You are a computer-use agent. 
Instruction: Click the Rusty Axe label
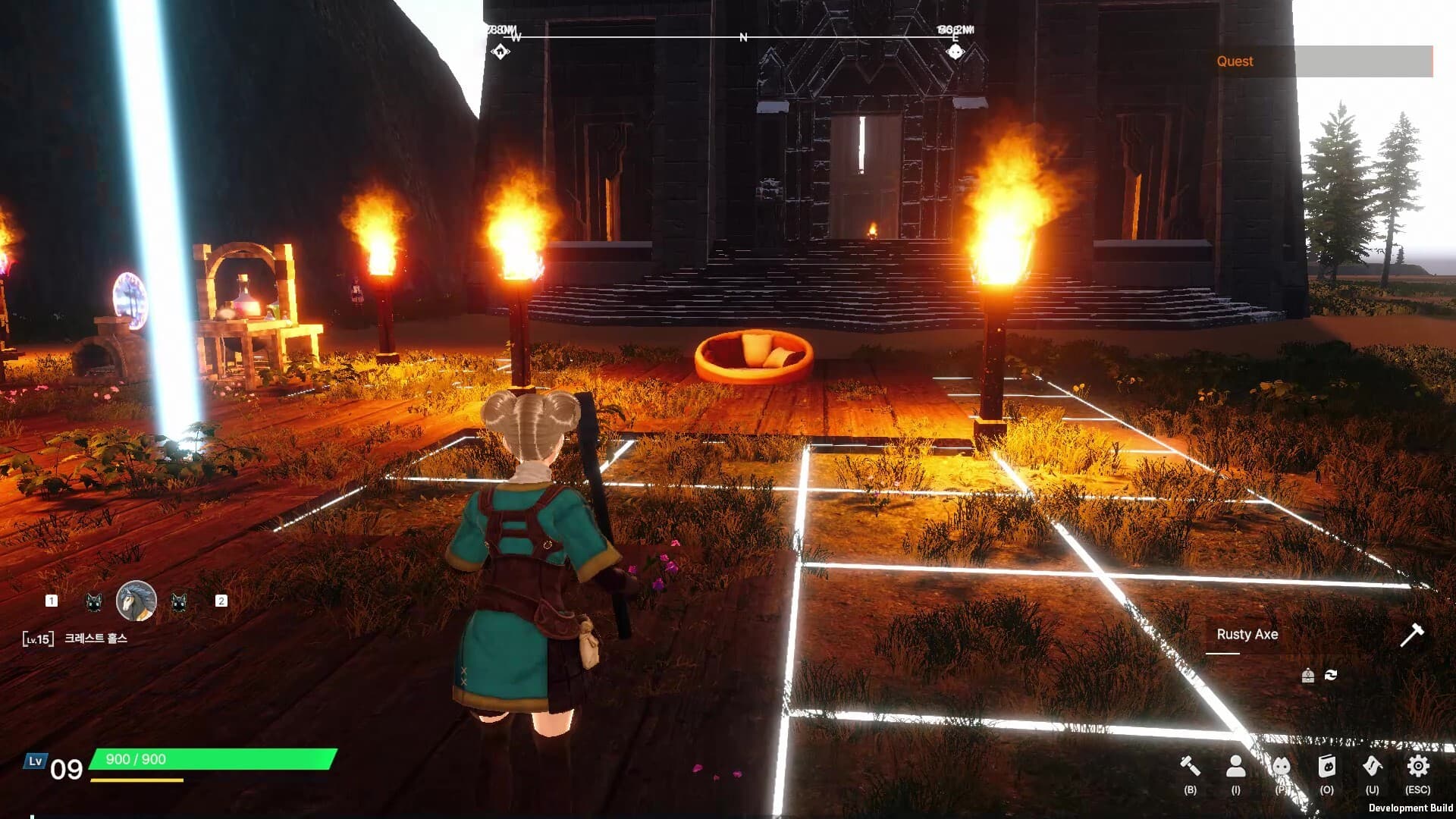[1247, 634]
